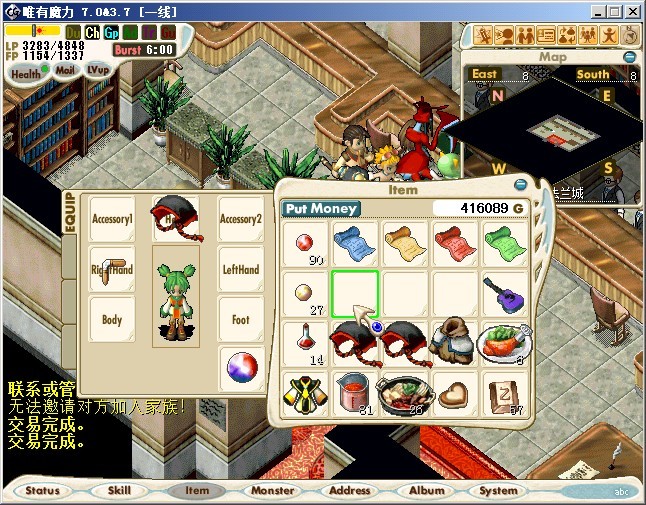Click the LVup button
Viewport: 646px width, 505px height.
click(98, 70)
